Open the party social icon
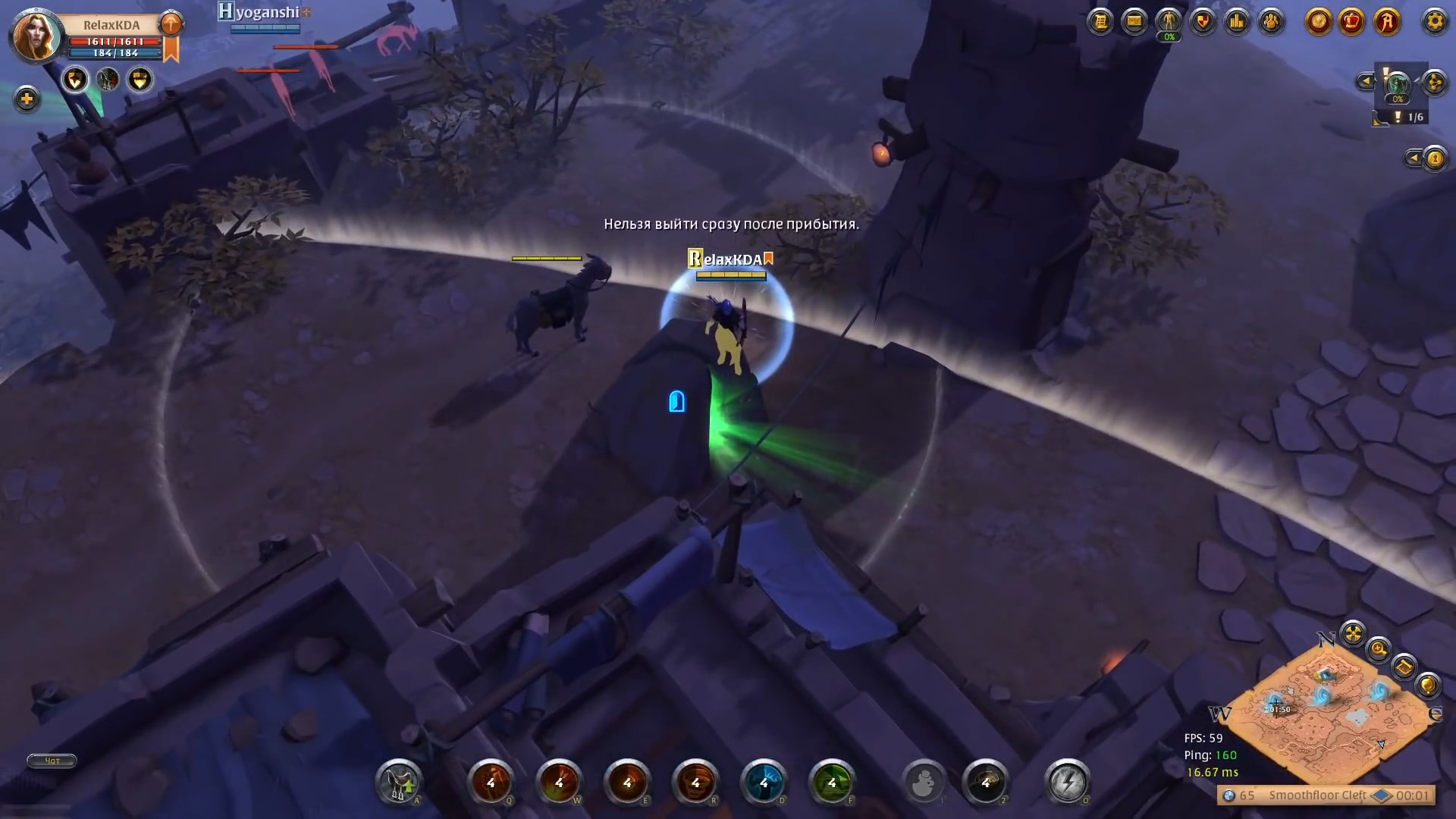 point(1271,22)
